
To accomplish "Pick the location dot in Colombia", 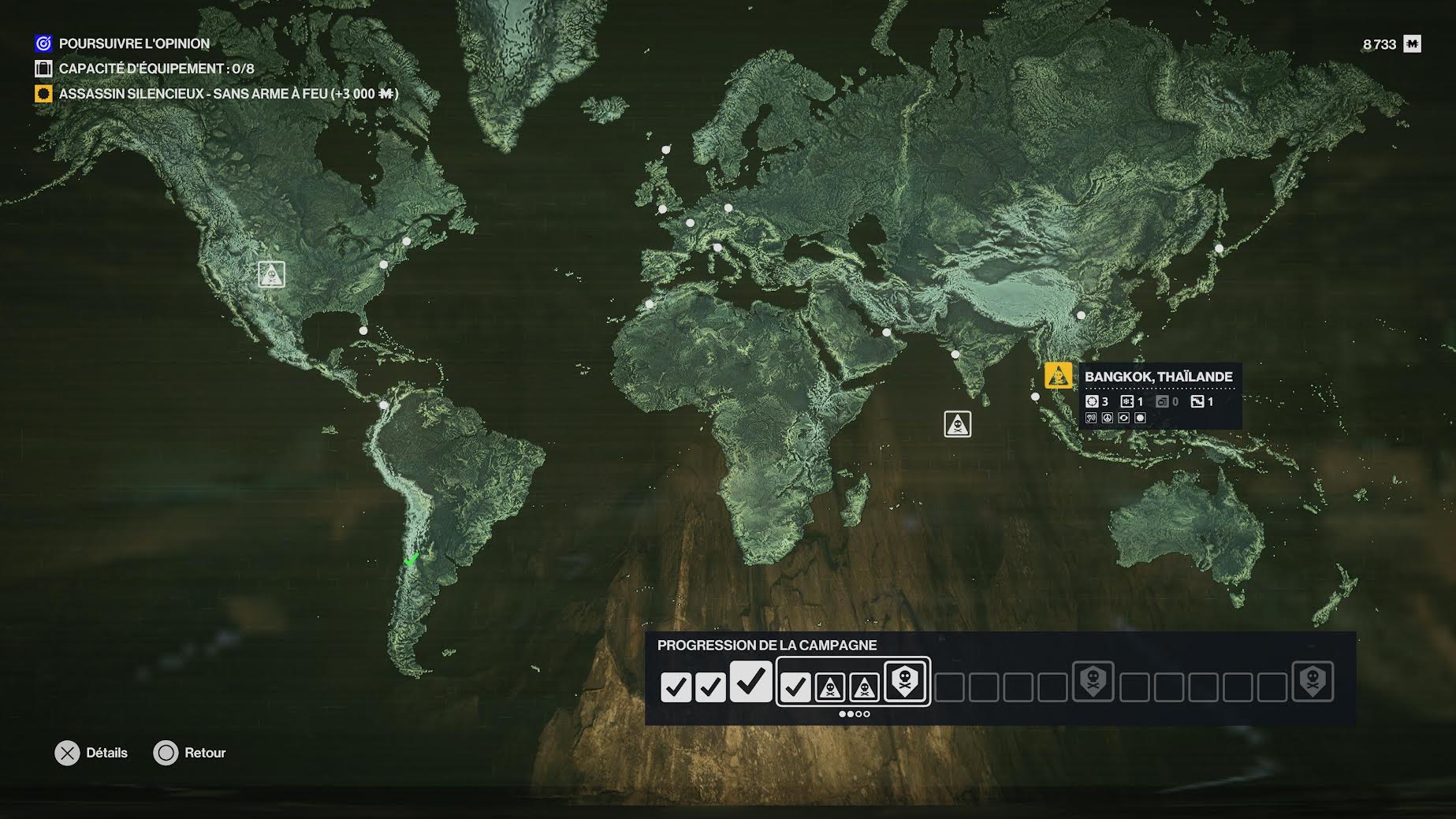I will 384,405.
